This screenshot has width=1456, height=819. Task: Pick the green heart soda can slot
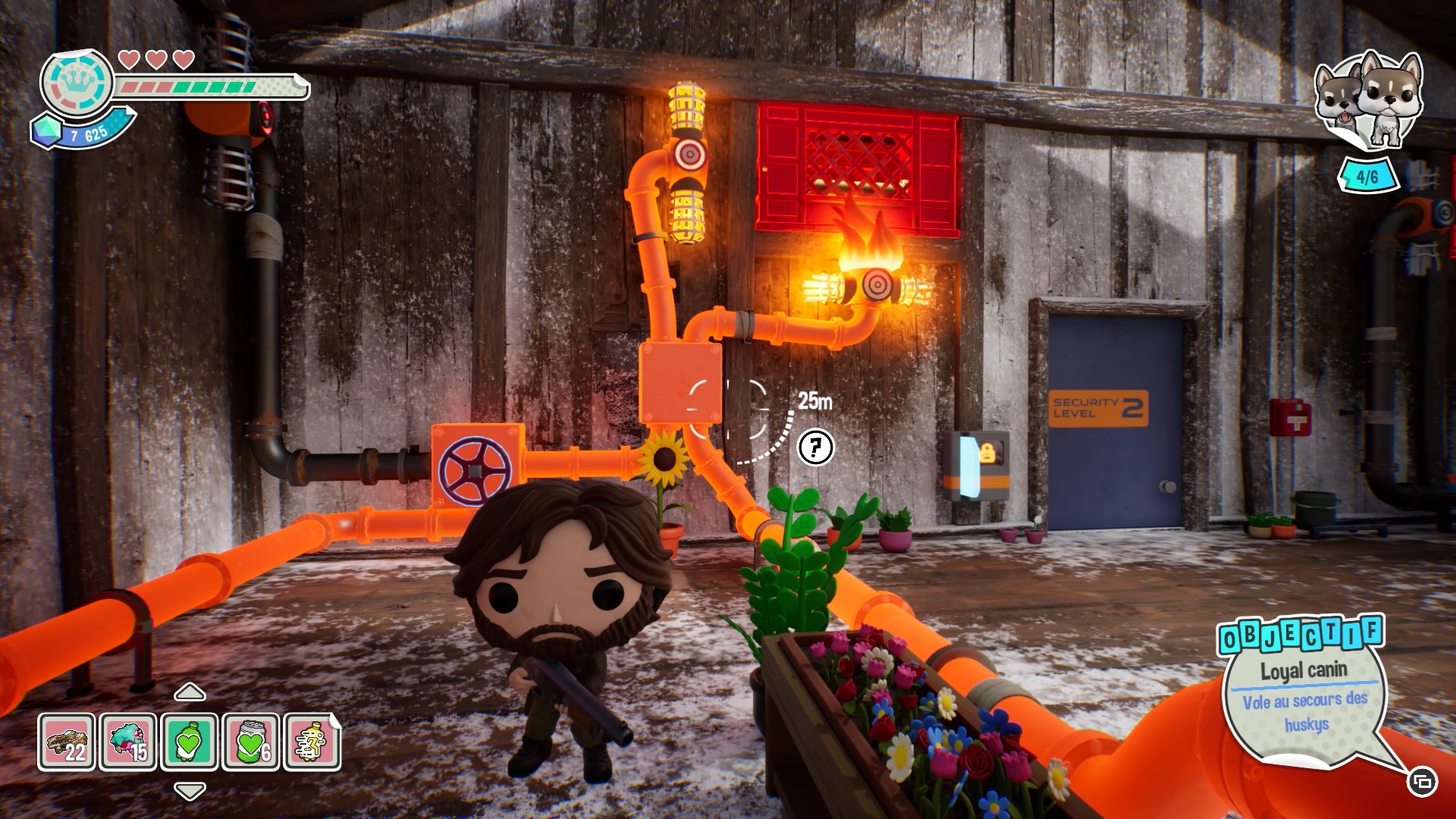point(251,742)
